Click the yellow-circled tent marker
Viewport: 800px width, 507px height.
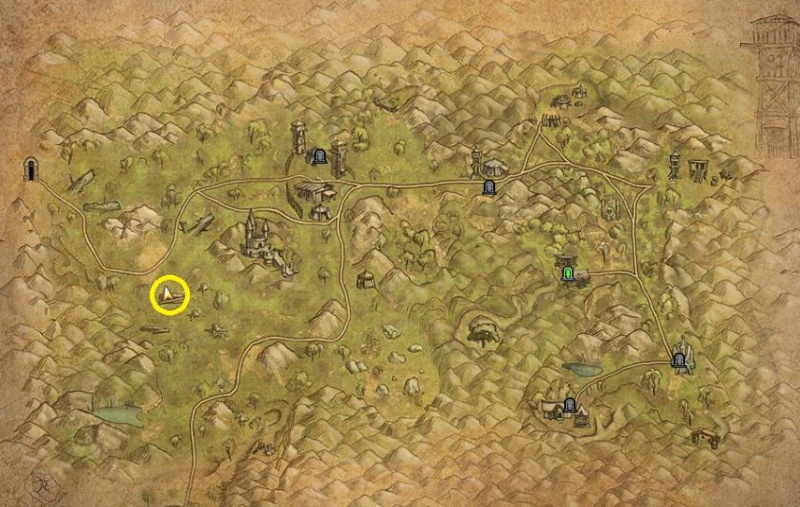pos(170,294)
